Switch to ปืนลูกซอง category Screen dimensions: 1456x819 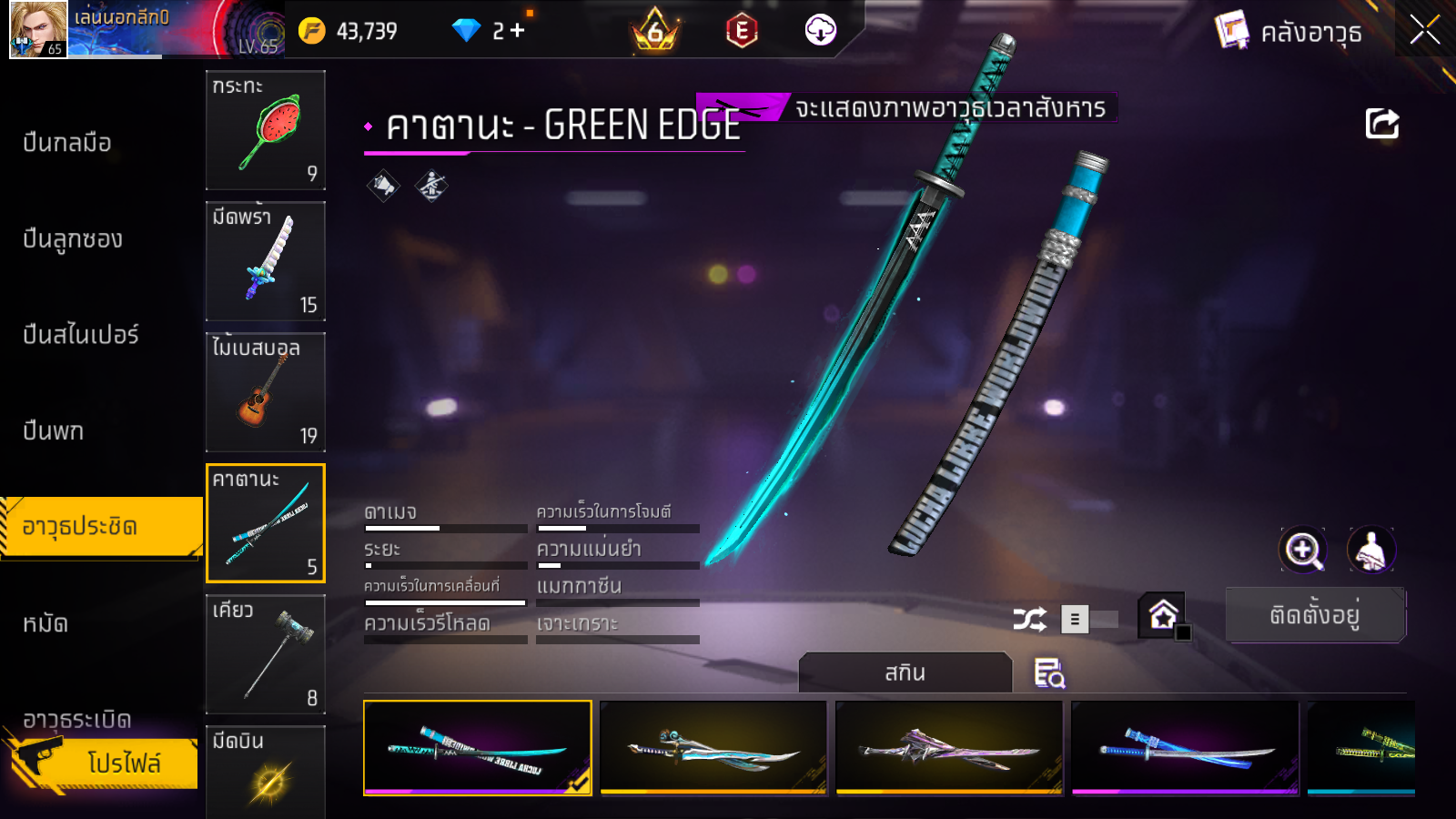(73, 239)
